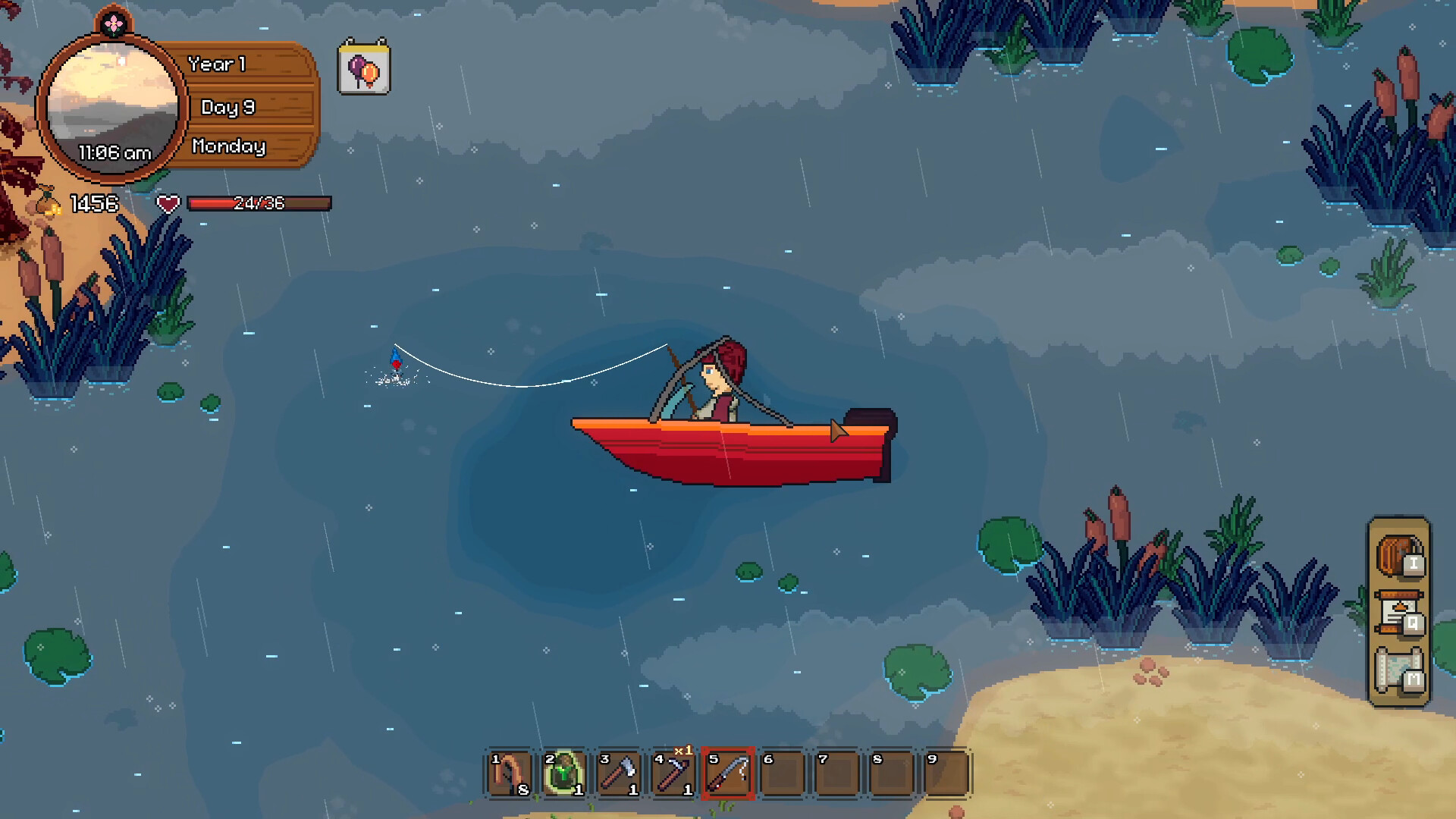Image resolution: width=1456 pixels, height=819 pixels.
Task: Open the backpack inventory
Action: click(1399, 555)
